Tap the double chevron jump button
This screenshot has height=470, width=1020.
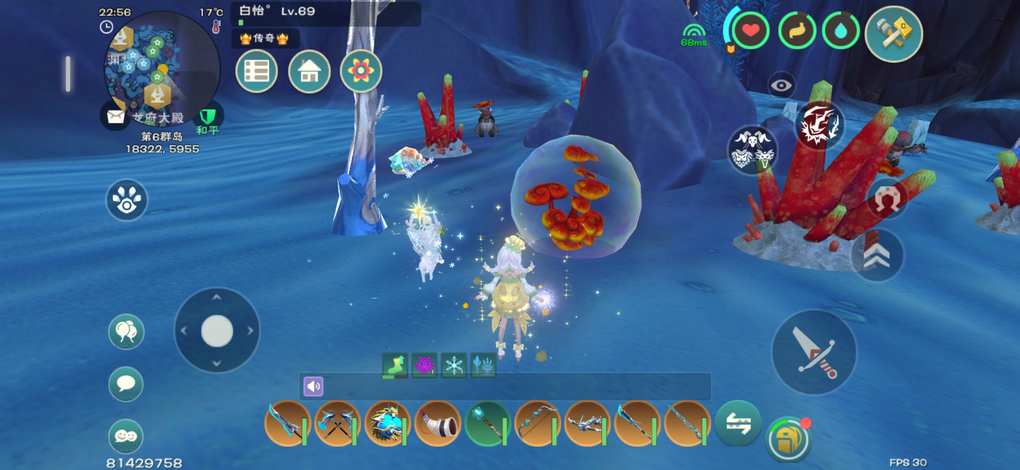(x=877, y=255)
